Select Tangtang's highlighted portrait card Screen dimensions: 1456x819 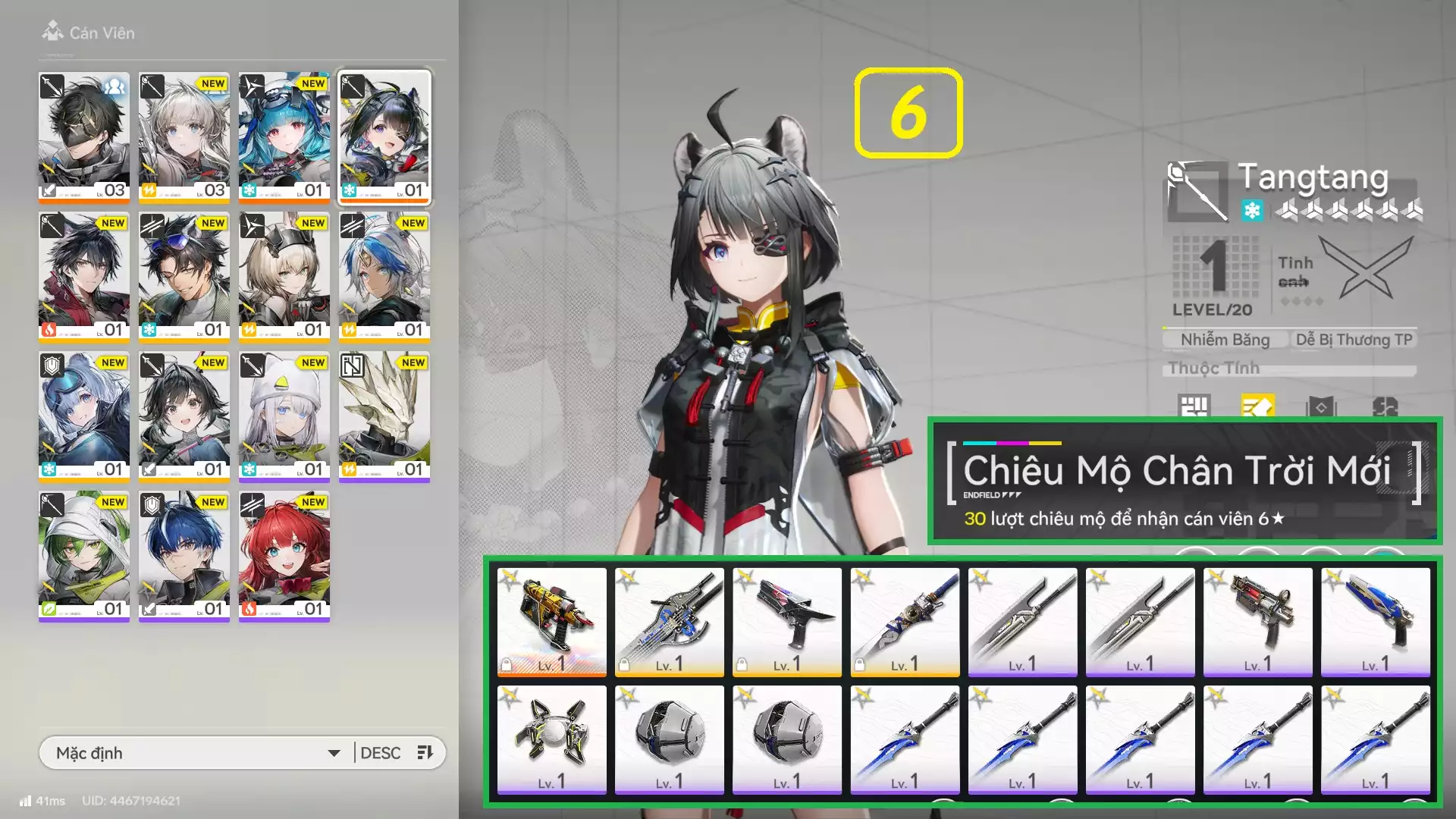[384, 136]
